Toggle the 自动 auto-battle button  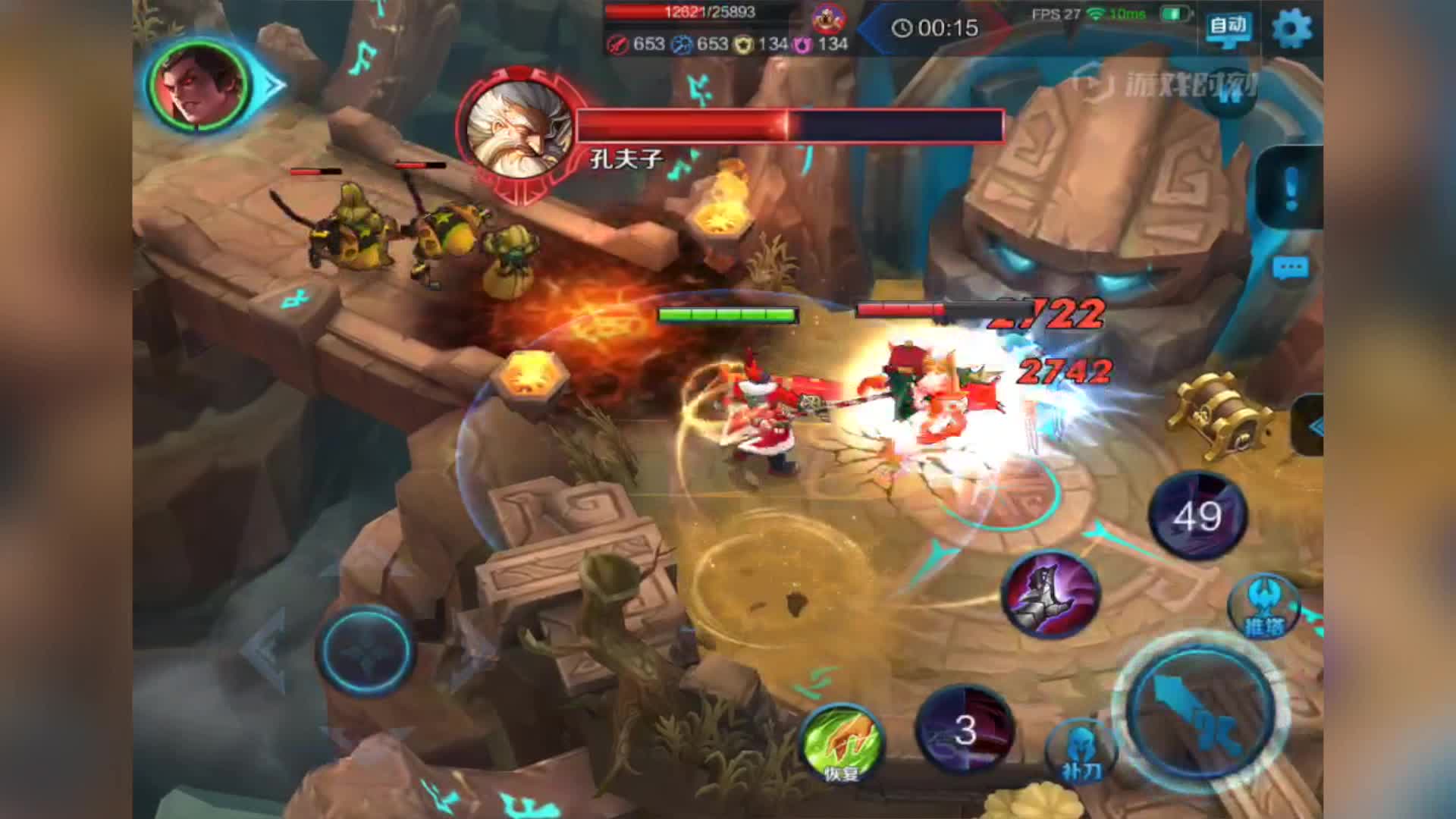pos(1228,28)
